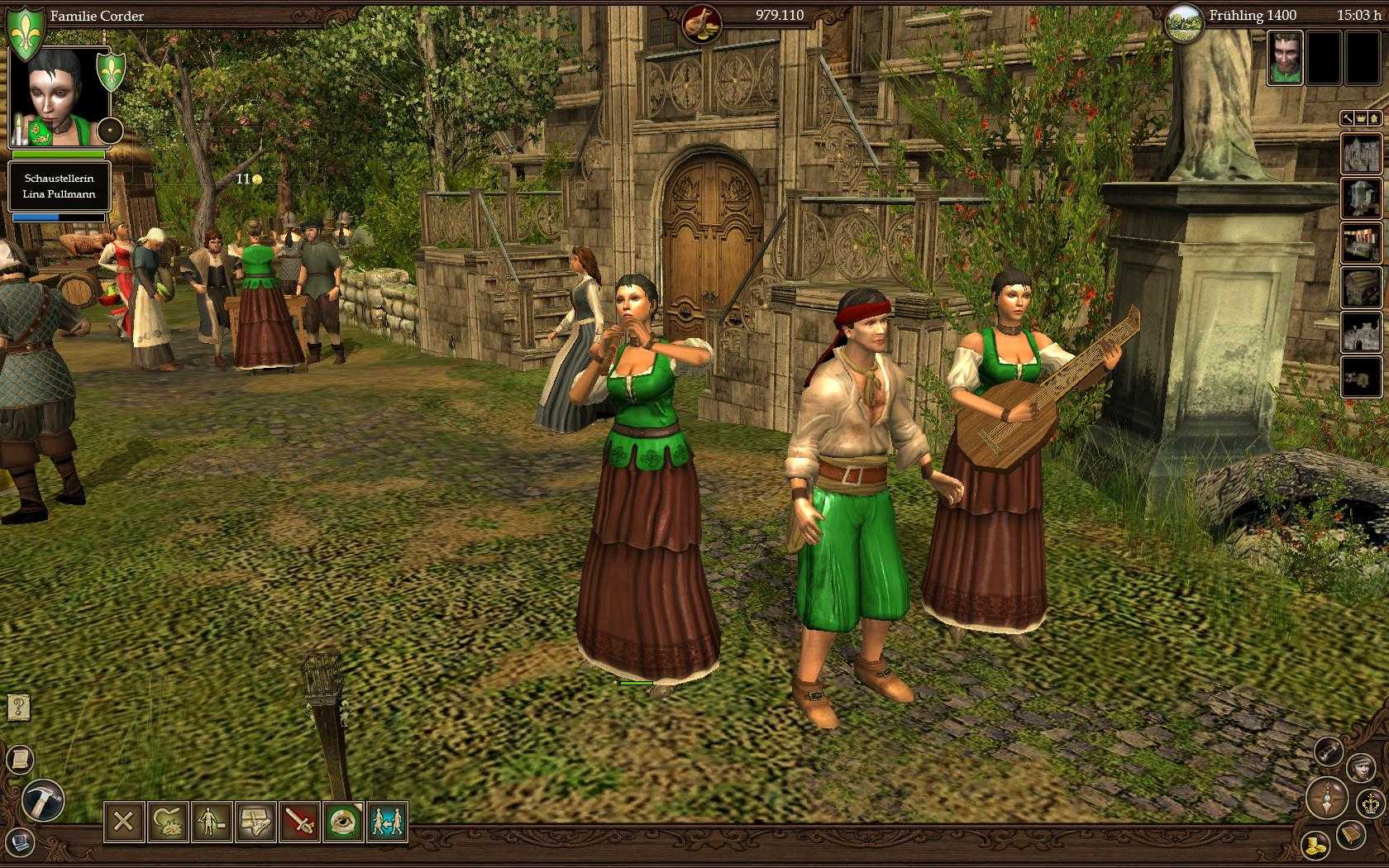Image resolution: width=1389 pixels, height=868 pixels.
Task: Open the crown politics icon at bottom right
Action: [1370, 802]
